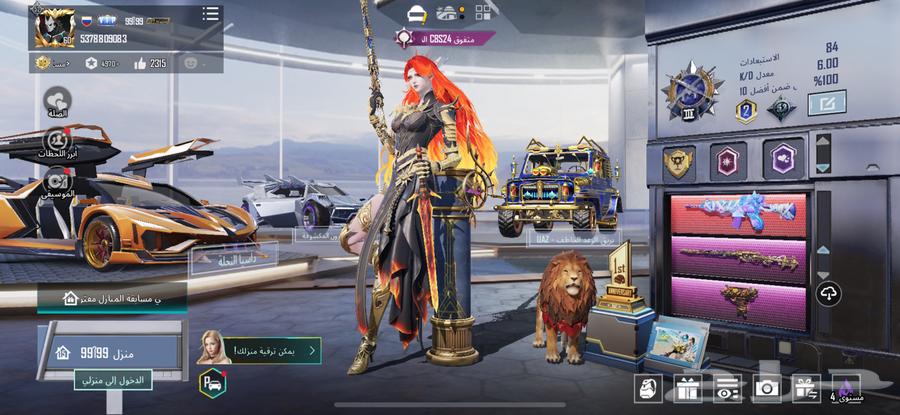Toggle the eye visibility button
This screenshot has width=900, height=415.
(x=727, y=389)
